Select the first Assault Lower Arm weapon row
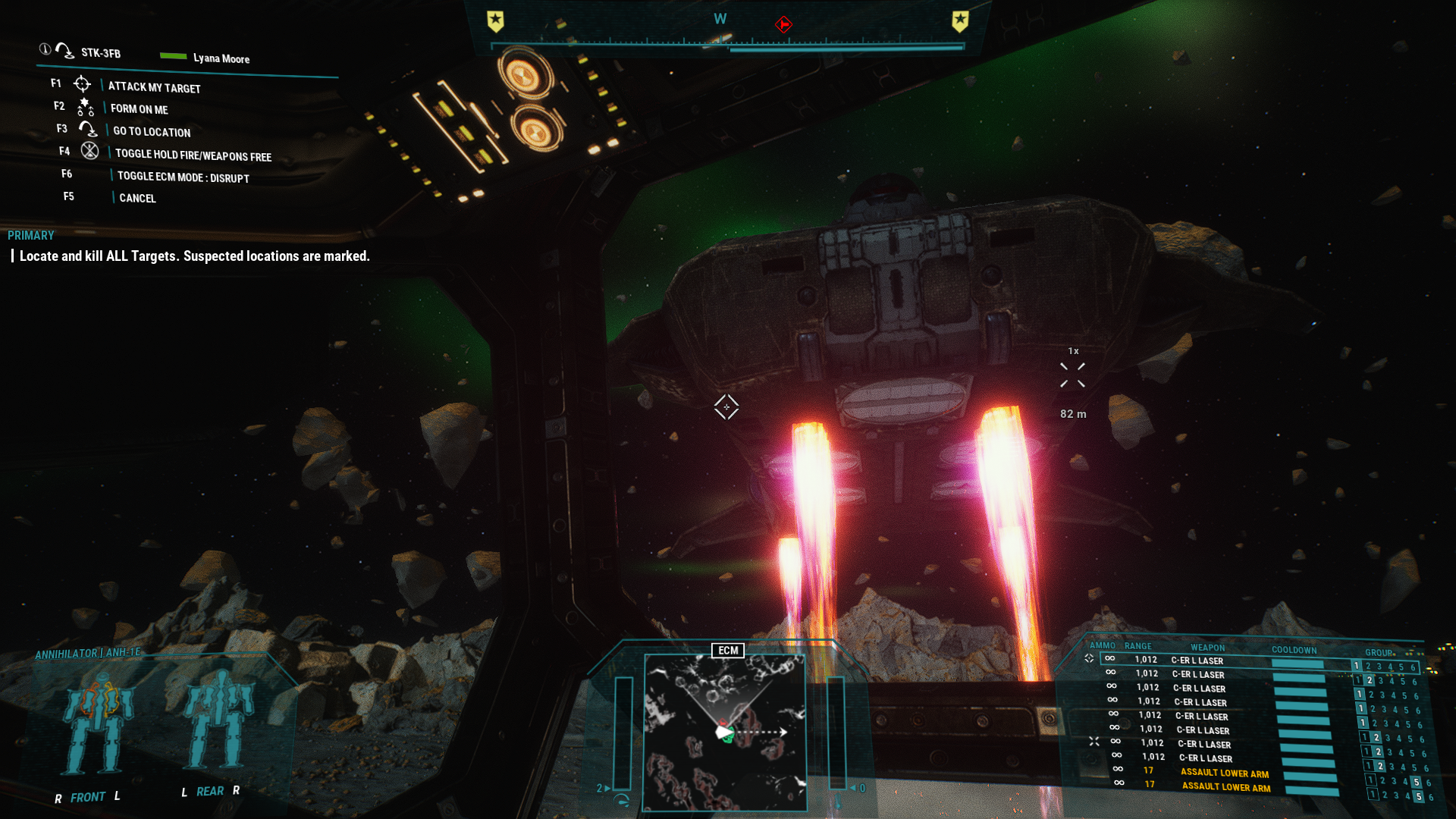Image resolution: width=1456 pixels, height=819 pixels. pos(1224,773)
